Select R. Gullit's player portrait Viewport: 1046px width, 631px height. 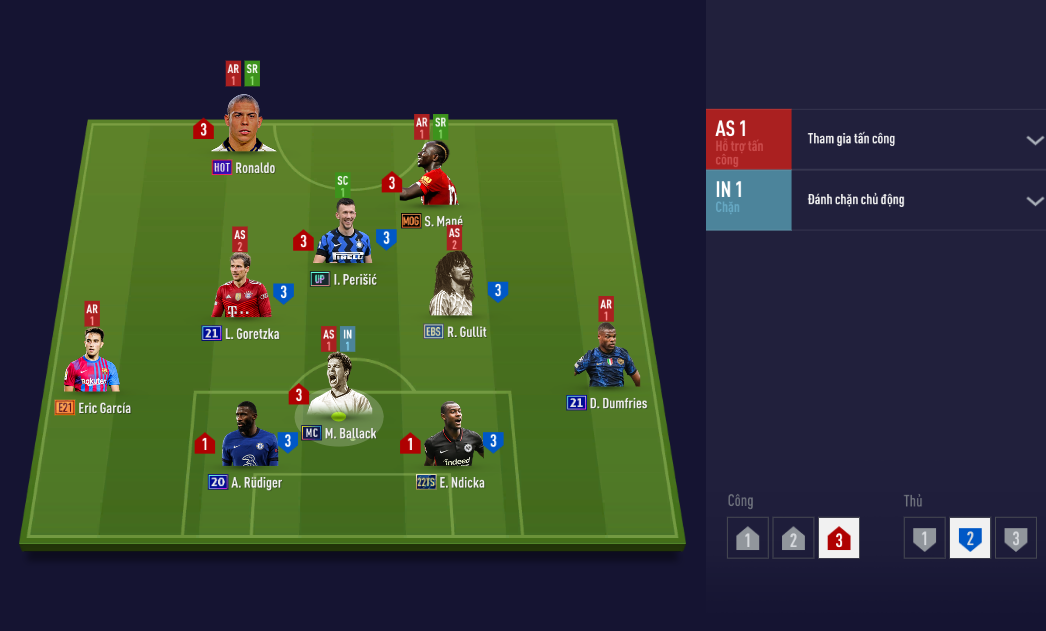tap(456, 288)
